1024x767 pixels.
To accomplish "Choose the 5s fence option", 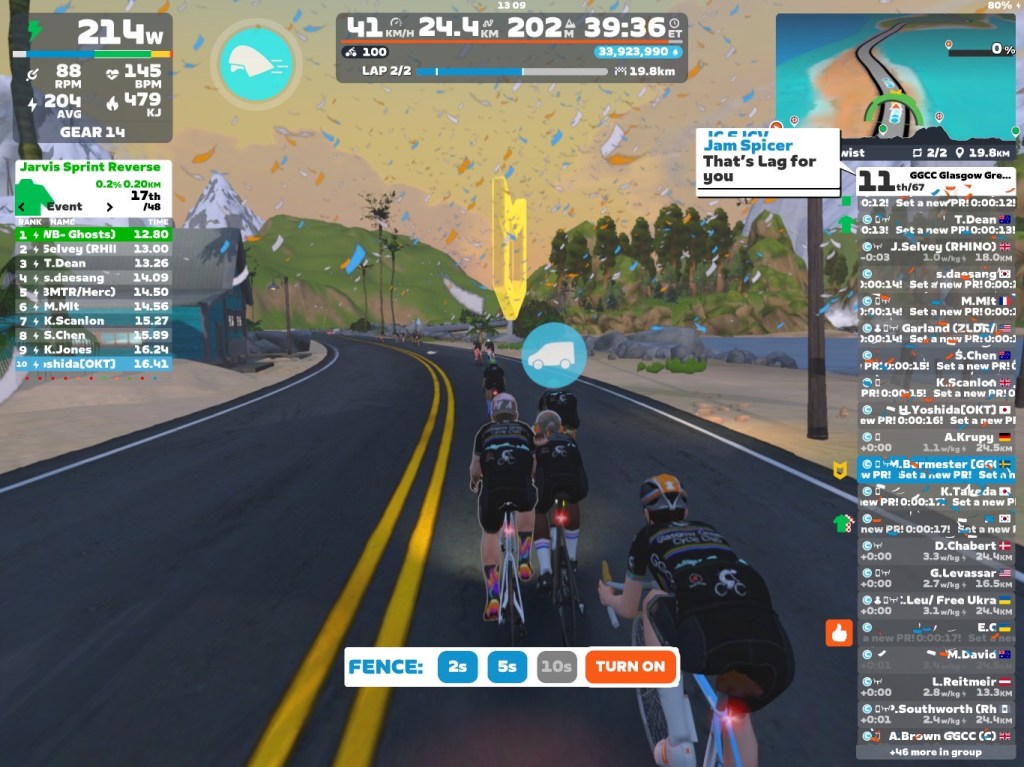I will pyautogui.click(x=508, y=667).
